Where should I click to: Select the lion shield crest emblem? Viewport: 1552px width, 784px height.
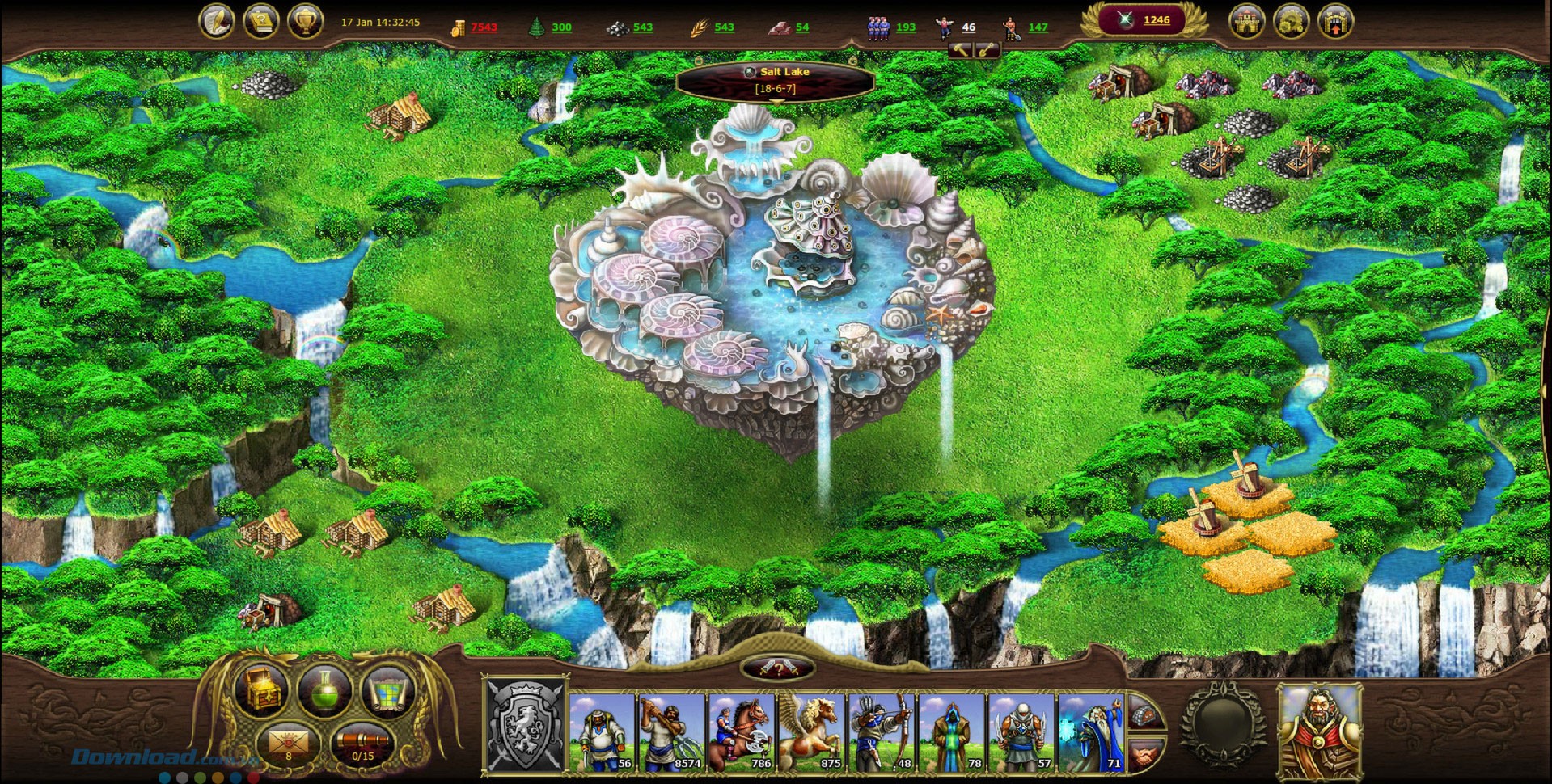tap(526, 725)
